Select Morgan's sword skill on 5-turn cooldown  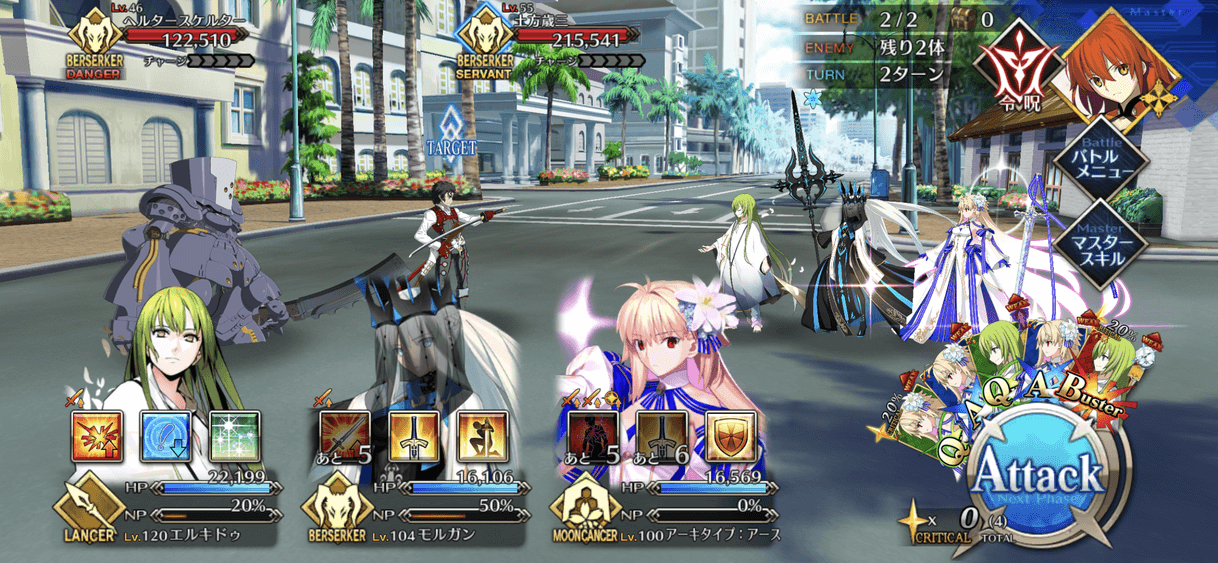[x=344, y=436]
